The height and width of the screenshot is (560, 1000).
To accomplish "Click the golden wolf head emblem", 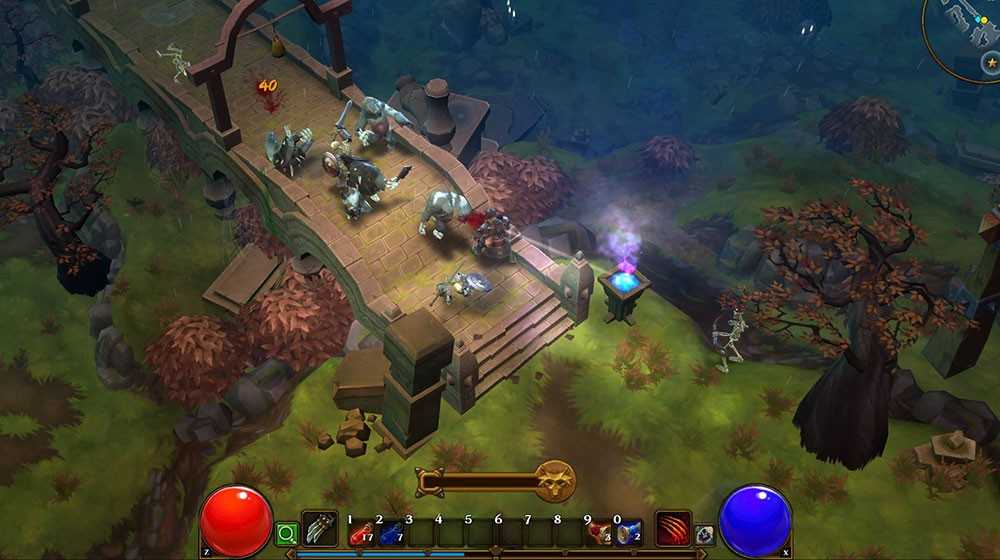I will click(x=553, y=481).
